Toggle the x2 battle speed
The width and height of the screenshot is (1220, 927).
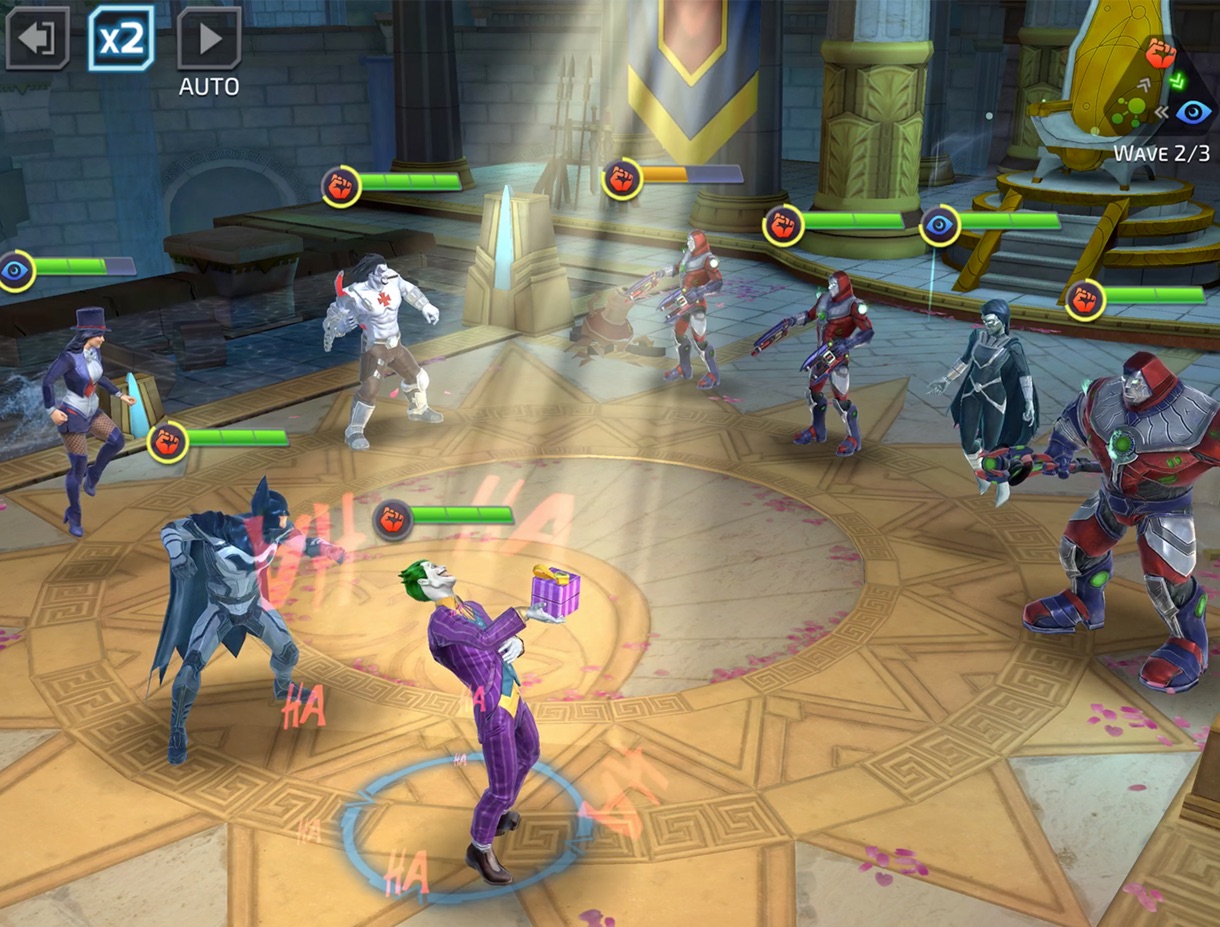(121, 38)
